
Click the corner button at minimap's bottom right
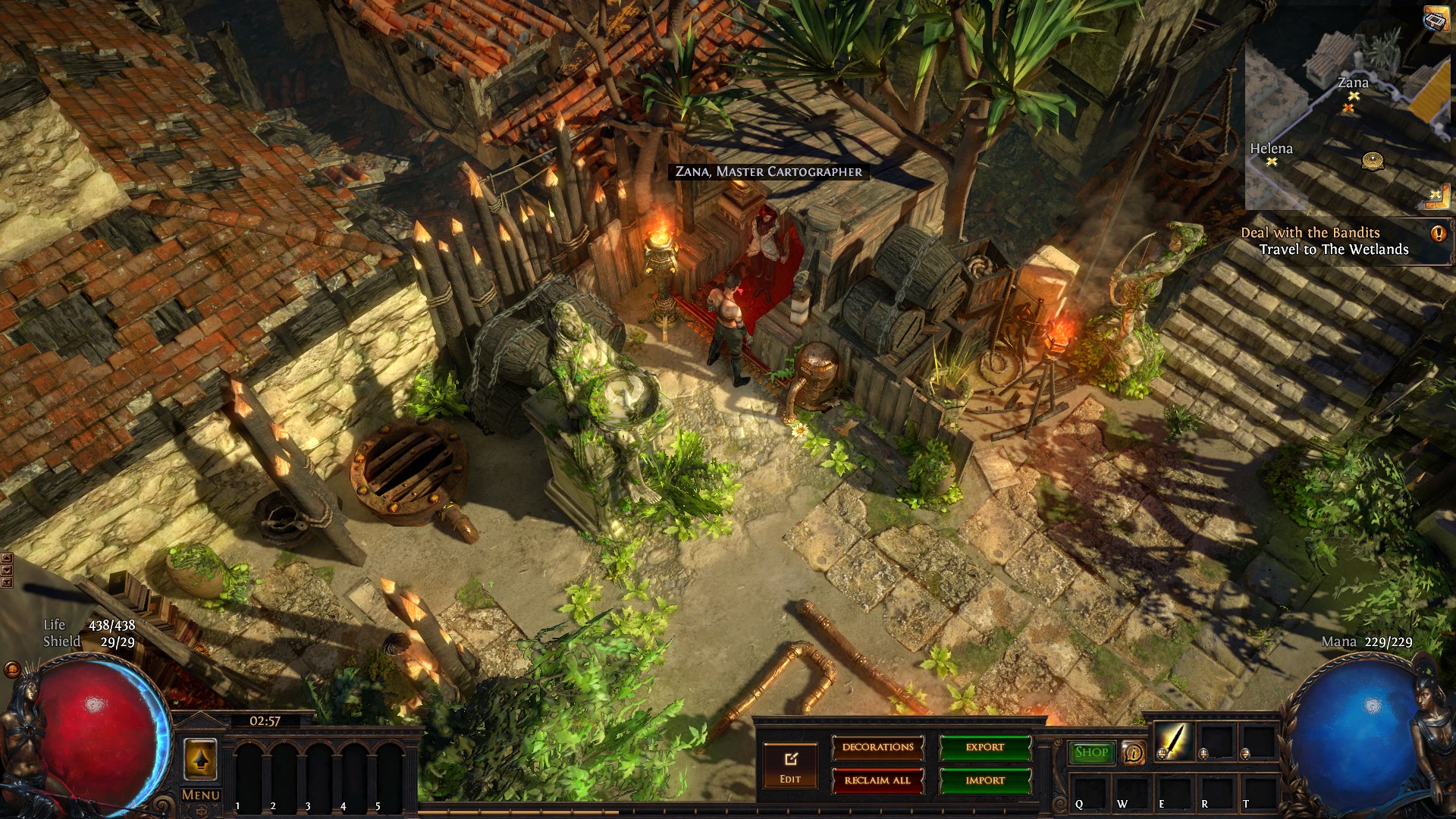pos(1435,196)
